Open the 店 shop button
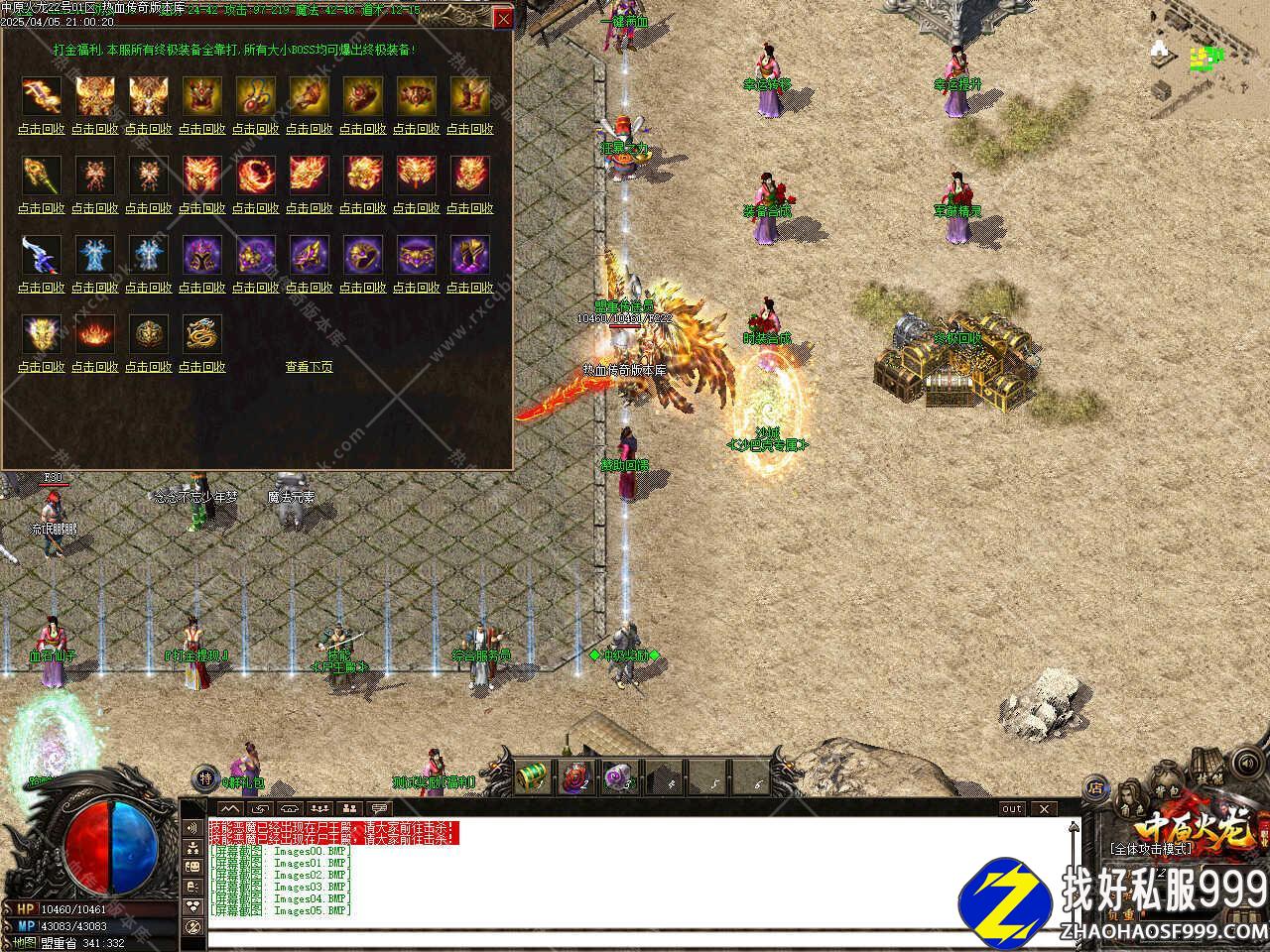The image size is (1270, 952). click(x=1096, y=788)
